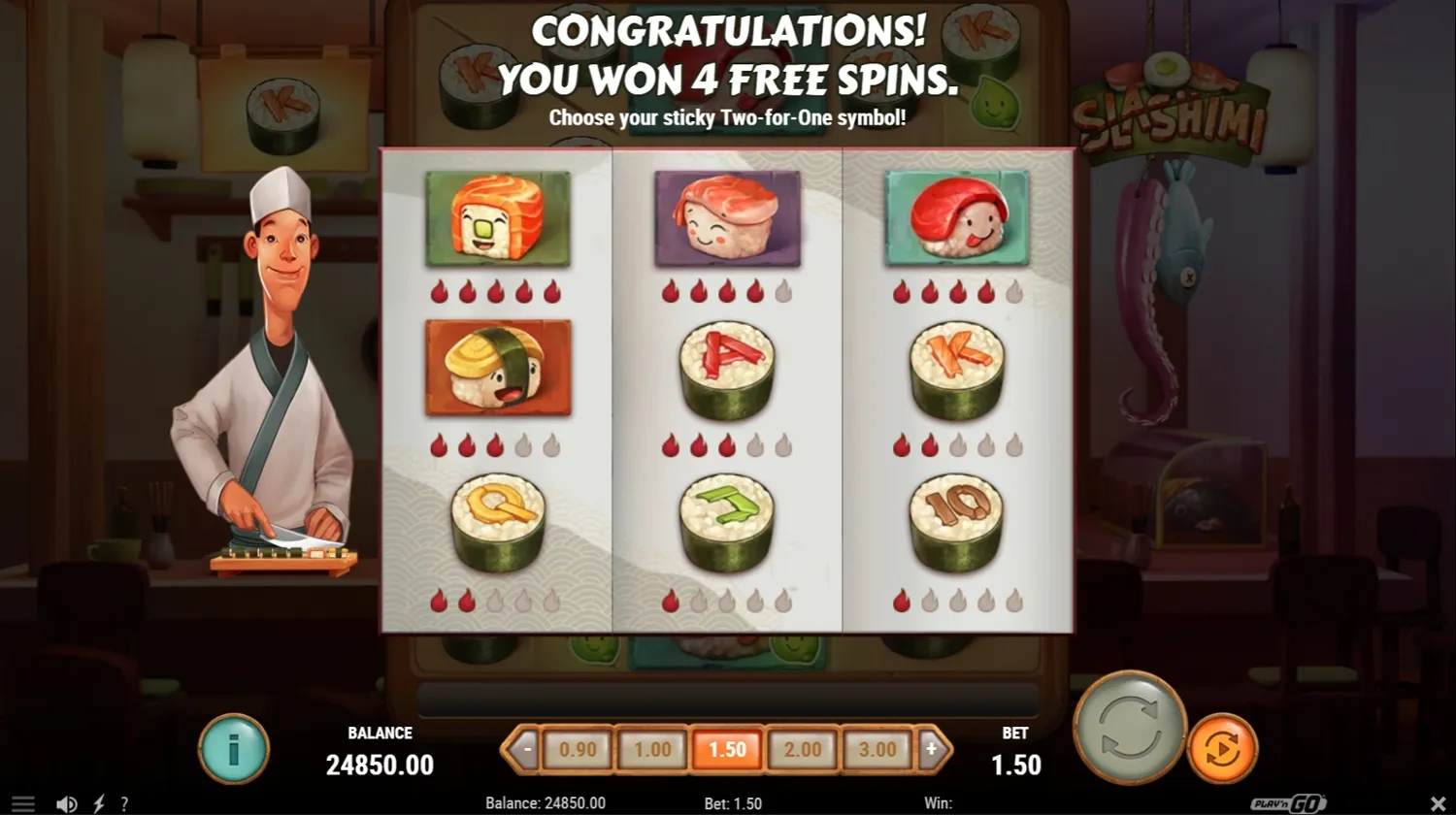Enable turbo spin mode

(x=97, y=803)
